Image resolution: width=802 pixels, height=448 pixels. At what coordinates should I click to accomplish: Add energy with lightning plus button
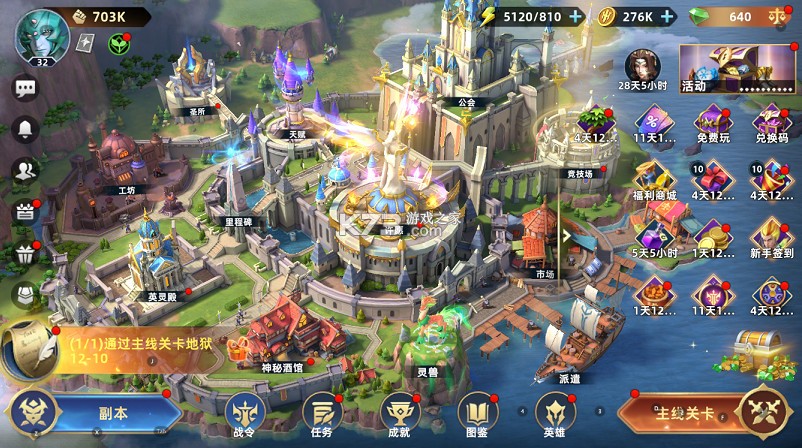tap(575, 16)
